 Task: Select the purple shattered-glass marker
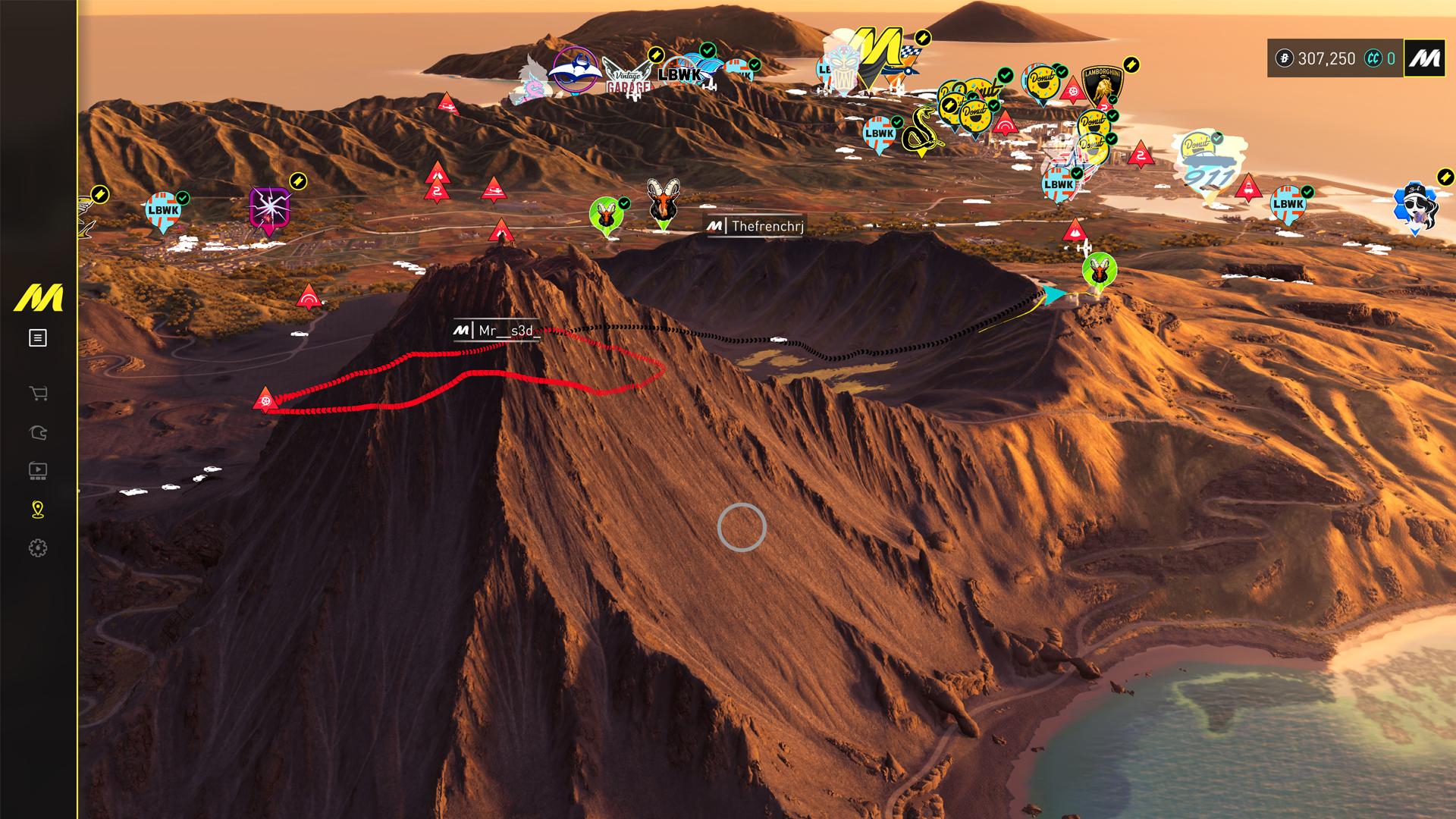point(269,210)
